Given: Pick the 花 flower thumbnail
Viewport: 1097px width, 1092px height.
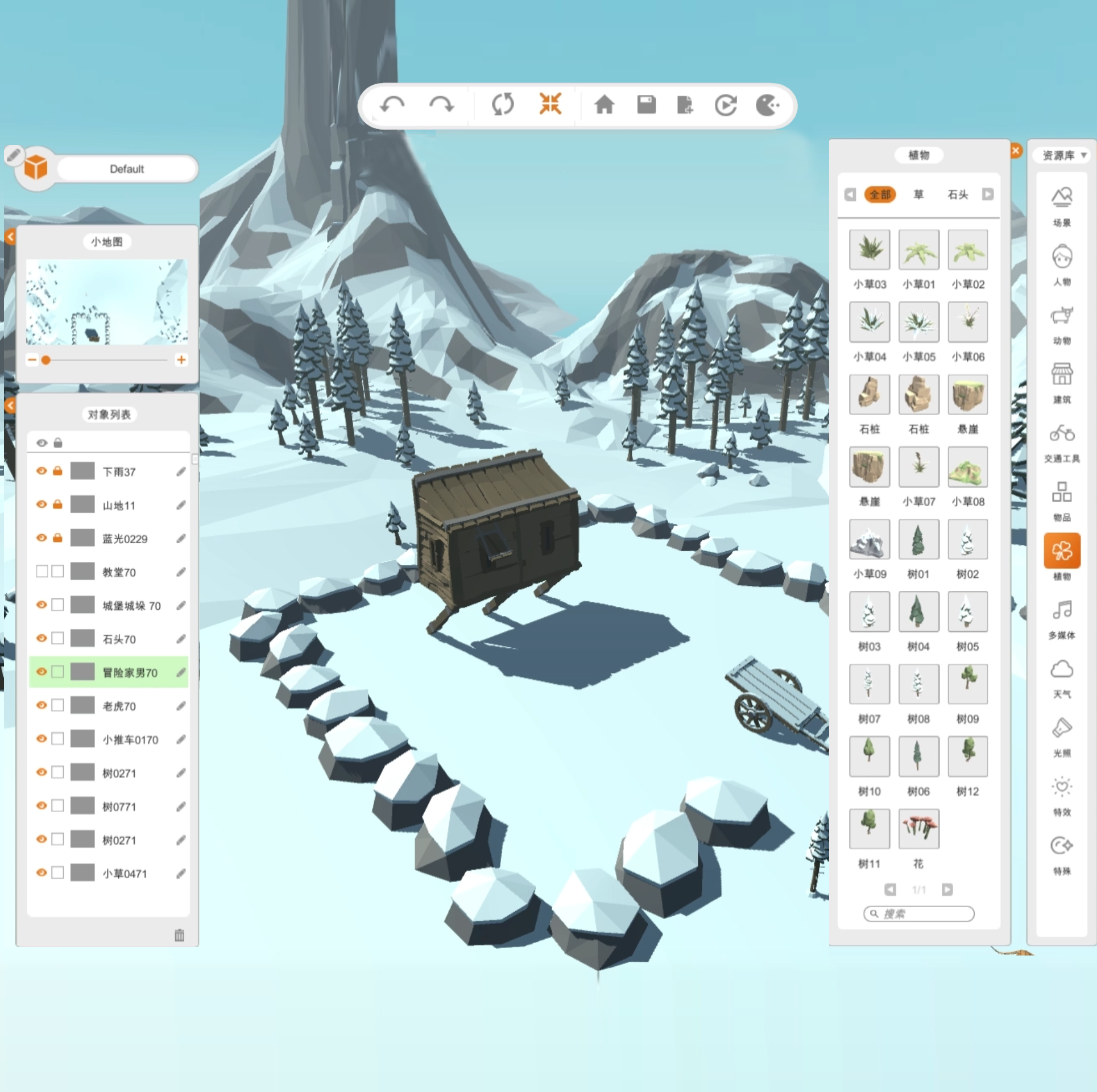Looking at the screenshot, I should coord(918,829).
